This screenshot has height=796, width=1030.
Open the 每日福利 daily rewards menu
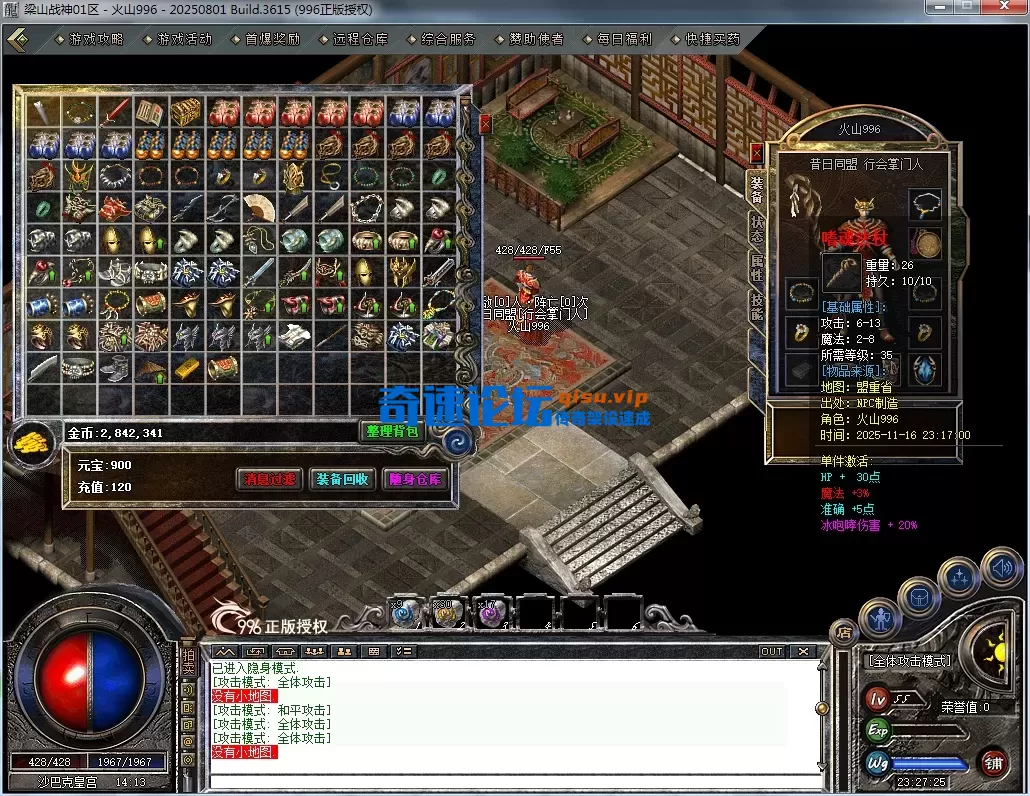point(624,39)
